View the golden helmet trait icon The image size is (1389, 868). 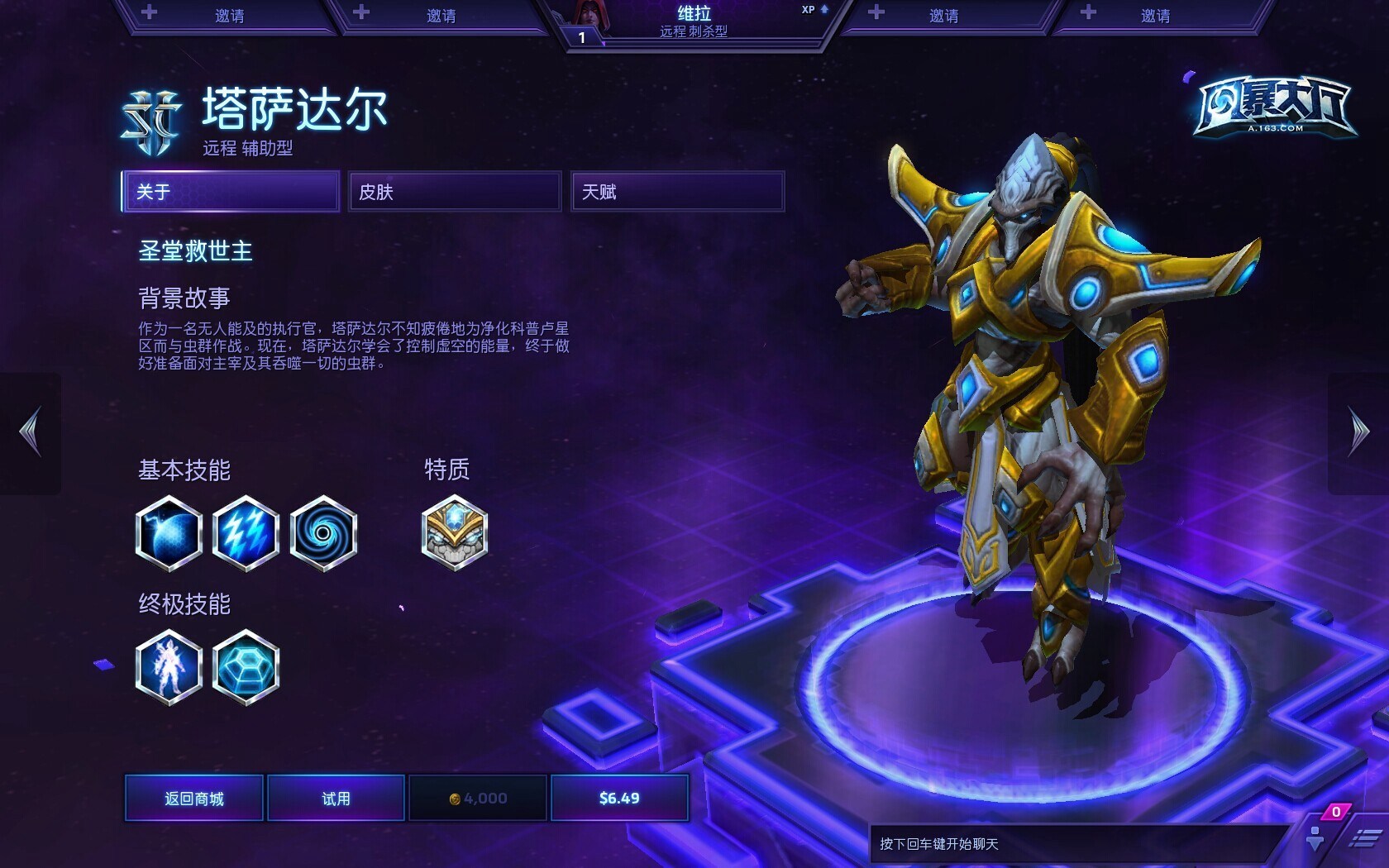454,533
